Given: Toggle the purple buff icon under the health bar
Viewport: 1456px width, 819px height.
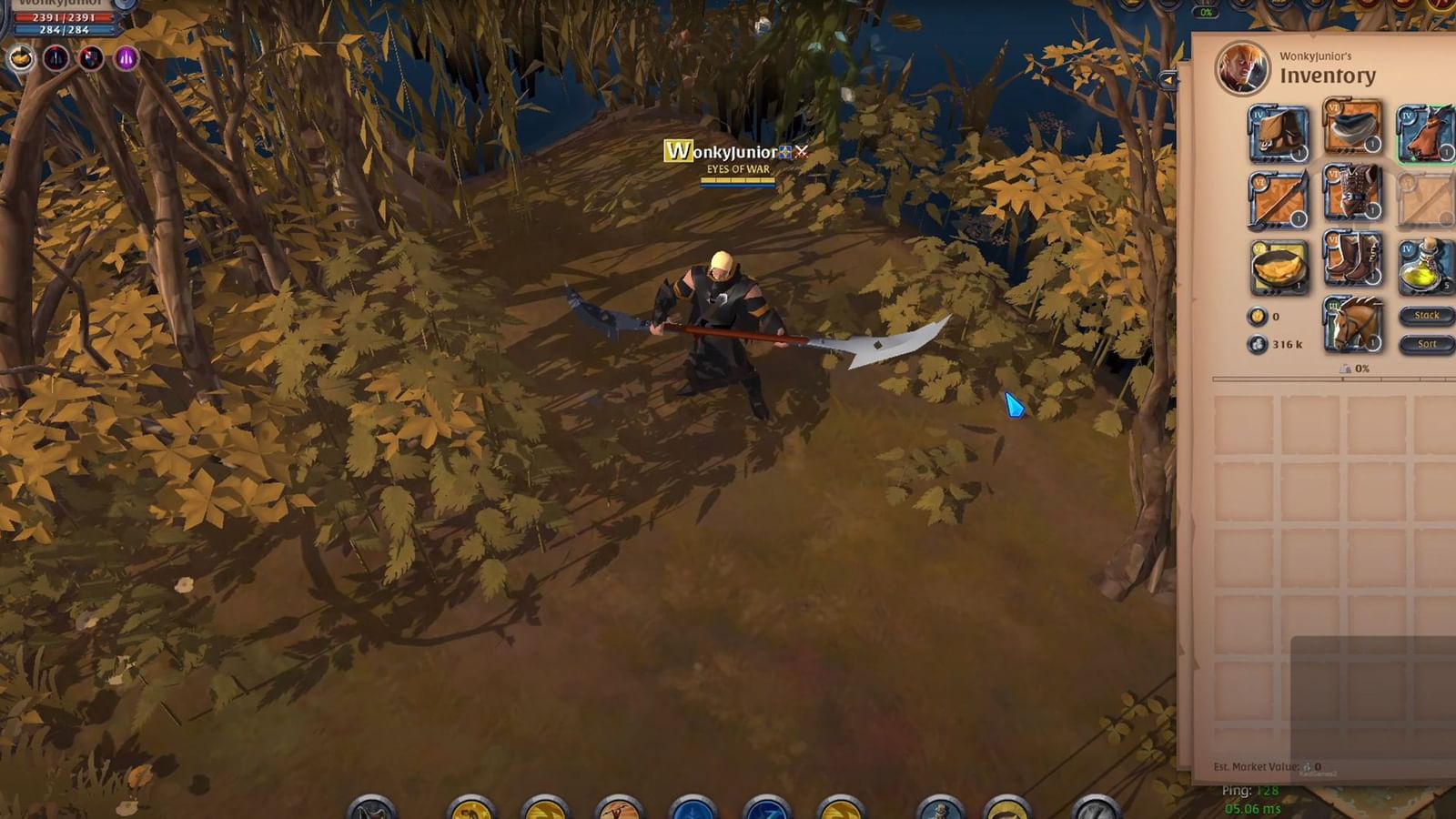Looking at the screenshot, I should click(x=126, y=56).
